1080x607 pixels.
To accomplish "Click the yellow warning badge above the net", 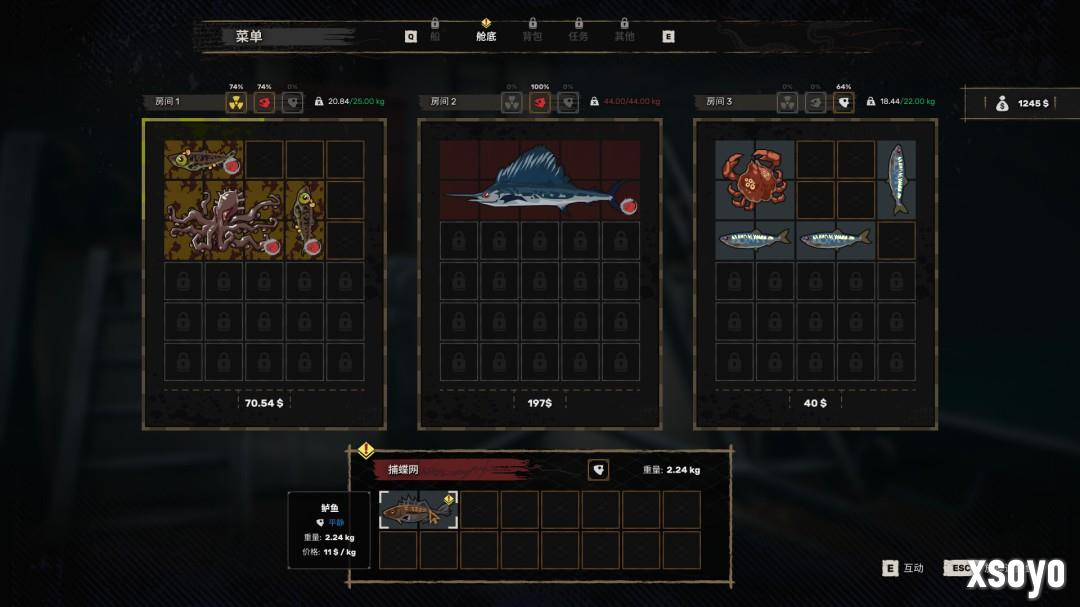I will tap(366, 450).
